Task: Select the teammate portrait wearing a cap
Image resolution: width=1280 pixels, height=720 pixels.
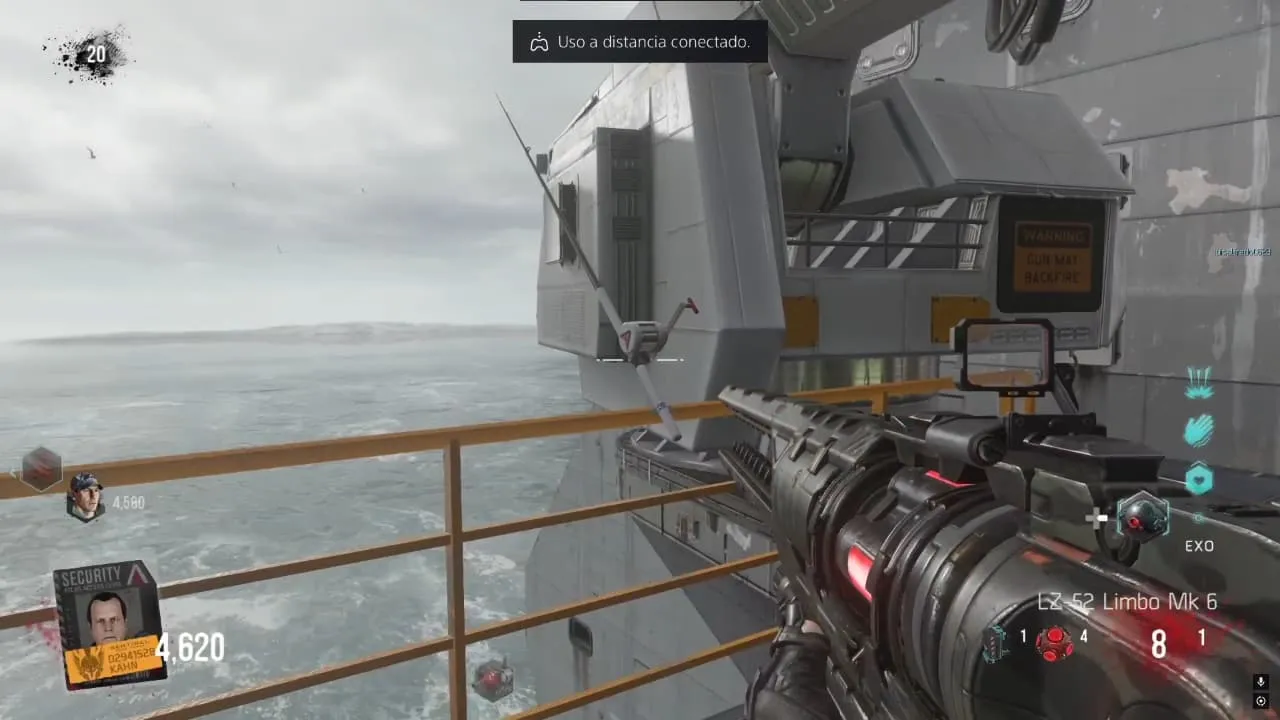Action: click(85, 496)
